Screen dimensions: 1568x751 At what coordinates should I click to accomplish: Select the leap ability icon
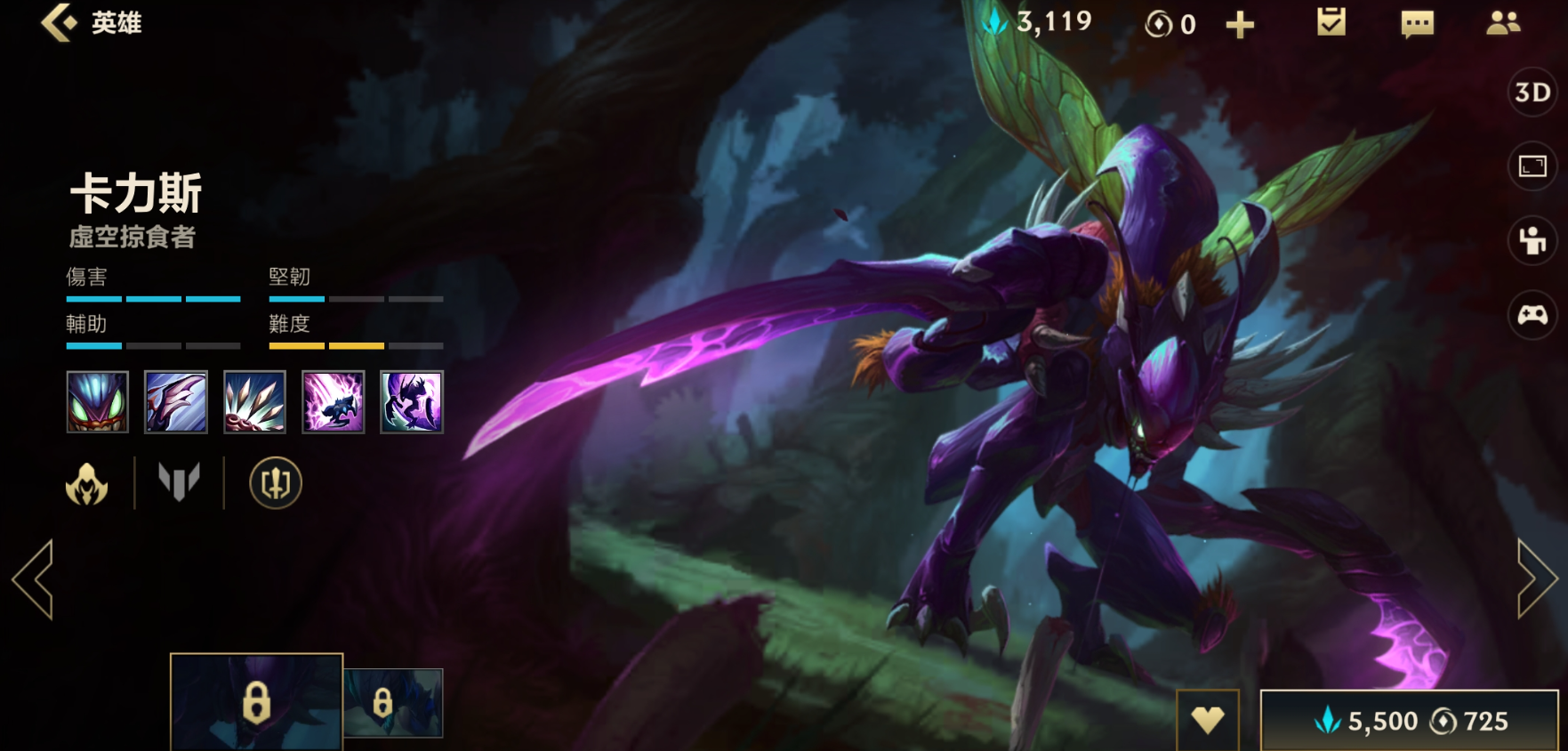pos(334,402)
